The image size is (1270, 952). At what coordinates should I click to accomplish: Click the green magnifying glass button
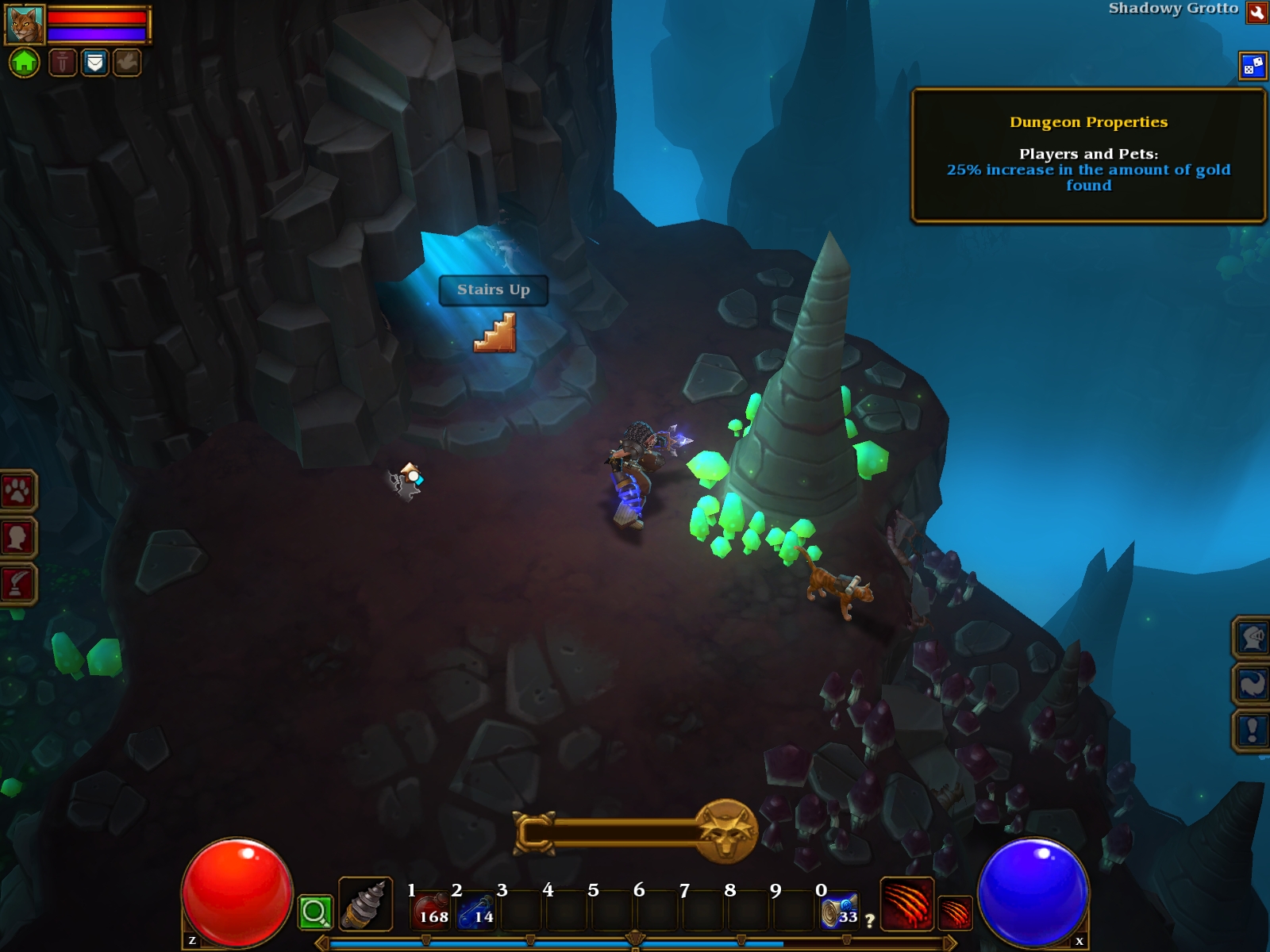pyautogui.click(x=314, y=912)
